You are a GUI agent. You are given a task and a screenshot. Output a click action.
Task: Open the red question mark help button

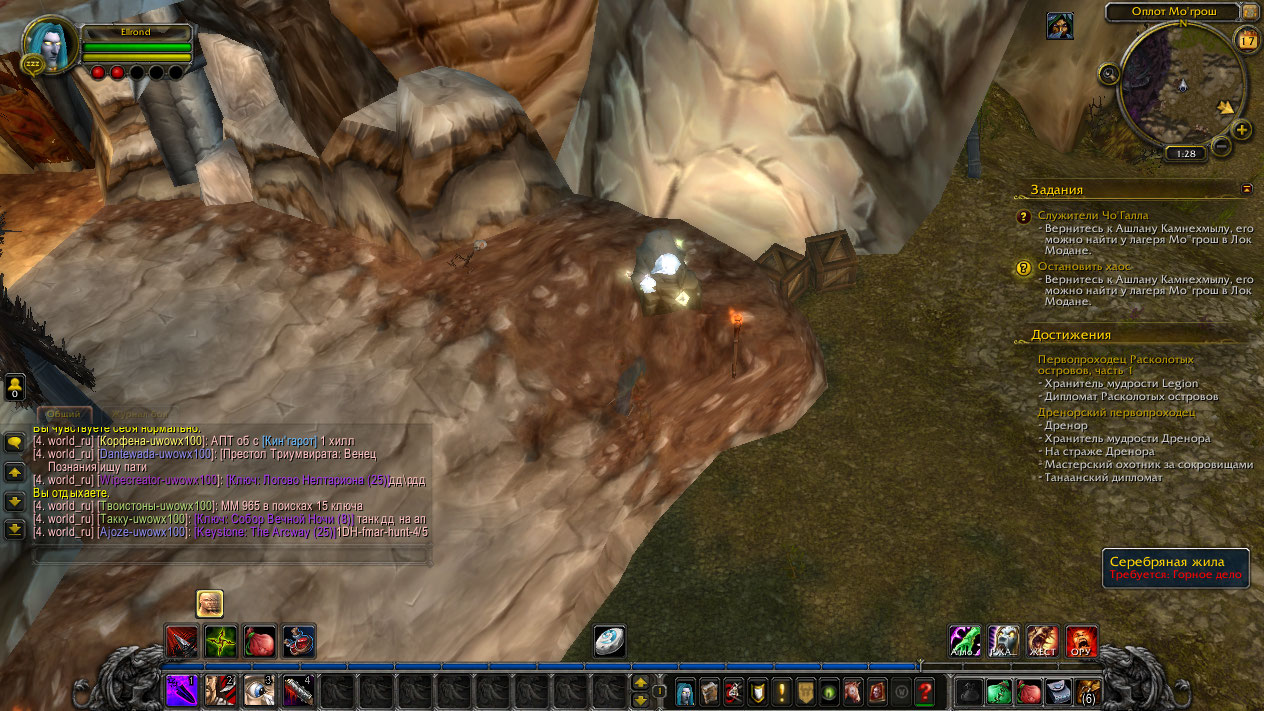[x=925, y=691]
